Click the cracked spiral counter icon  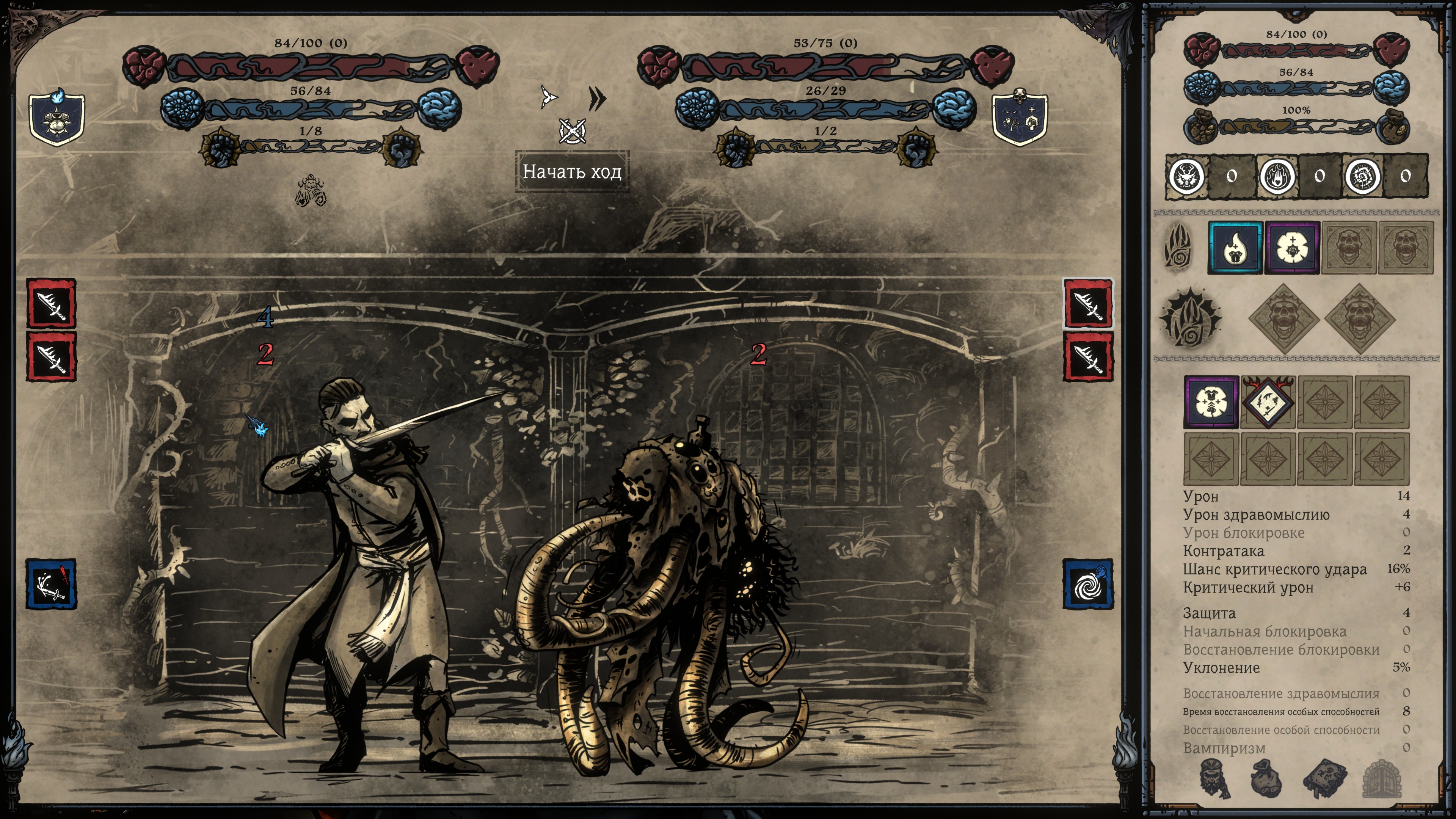[x=1362, y=177]
